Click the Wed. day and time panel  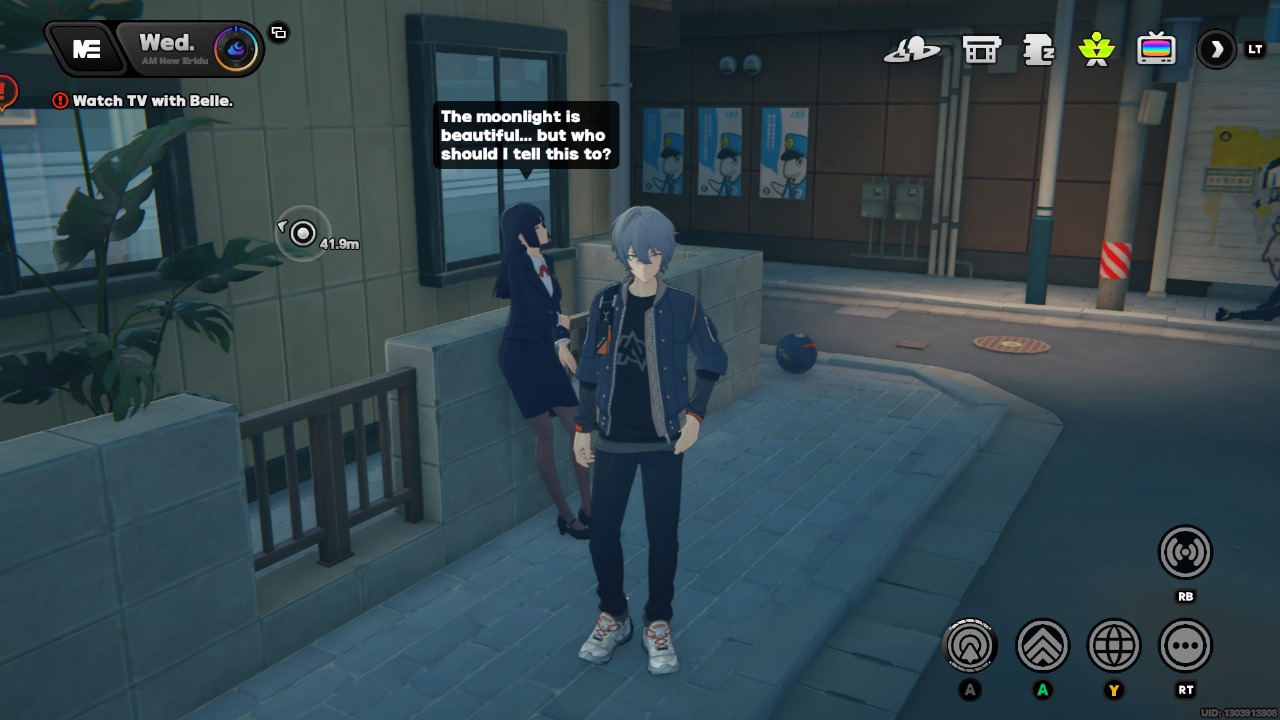[x=166, y=47]
